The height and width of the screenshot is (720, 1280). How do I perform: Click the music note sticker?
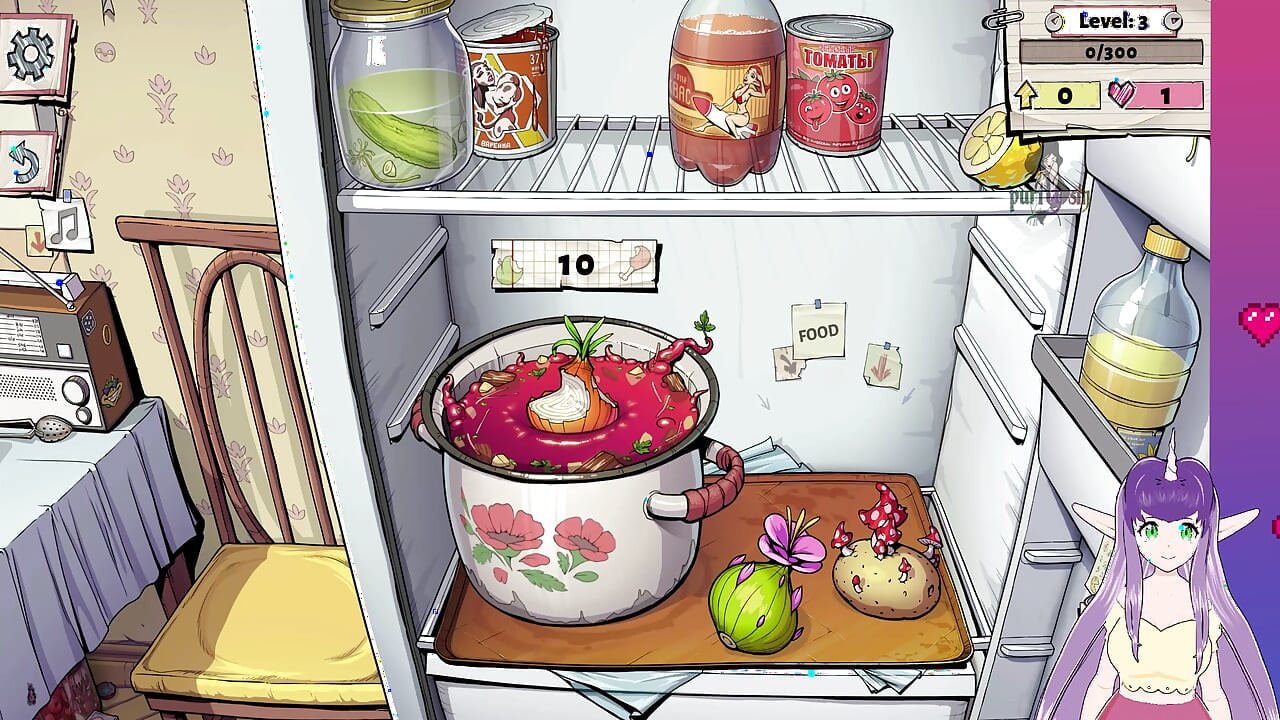[x=67, y=223]
